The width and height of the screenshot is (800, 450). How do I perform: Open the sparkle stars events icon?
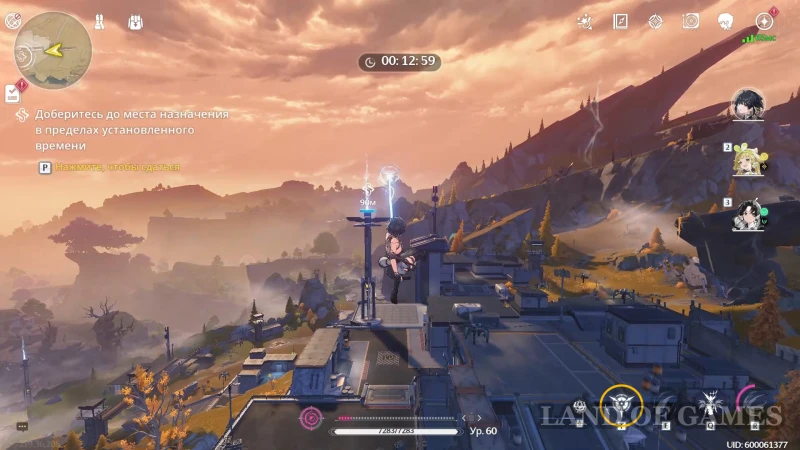[585, 21]
